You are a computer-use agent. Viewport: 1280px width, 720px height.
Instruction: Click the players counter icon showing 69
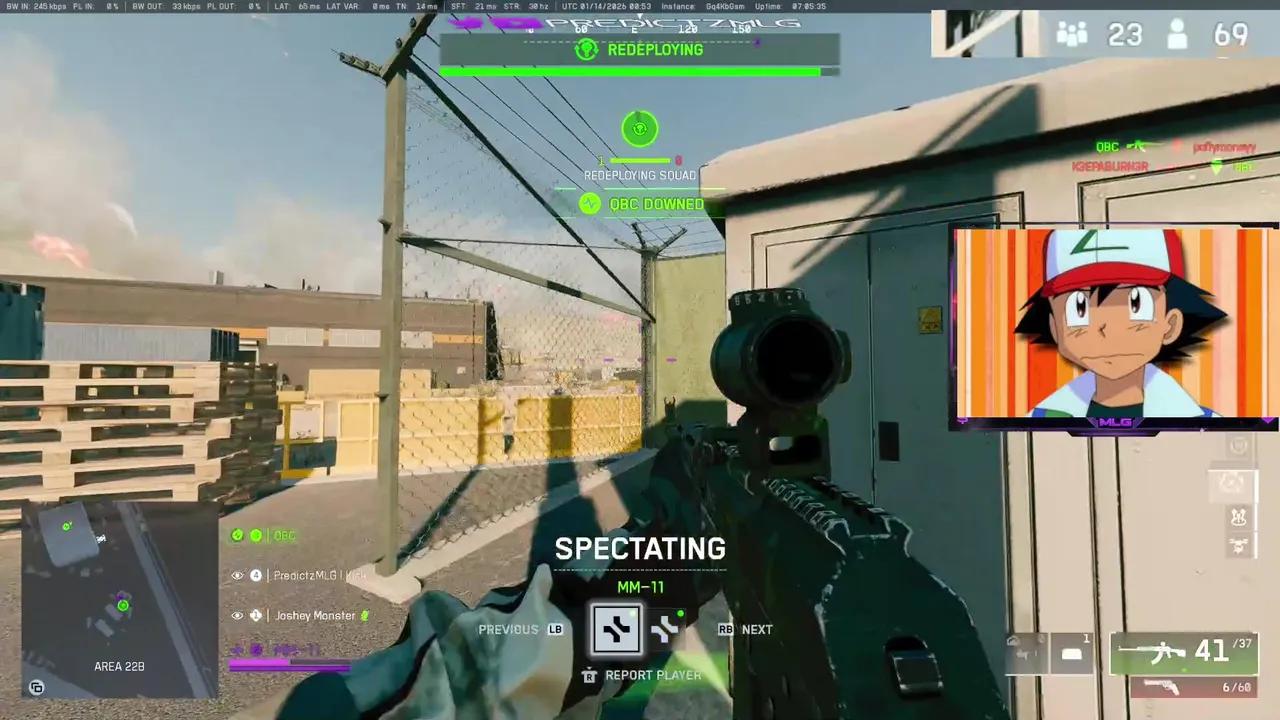click(1177, 35)
